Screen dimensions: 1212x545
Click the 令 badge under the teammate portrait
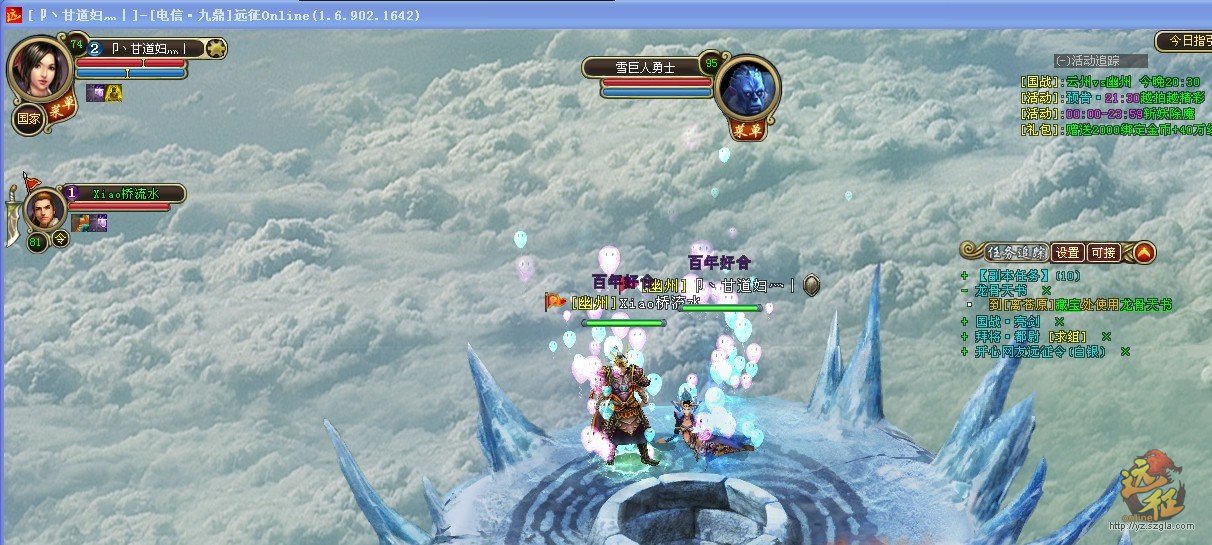tap(61, 240)
